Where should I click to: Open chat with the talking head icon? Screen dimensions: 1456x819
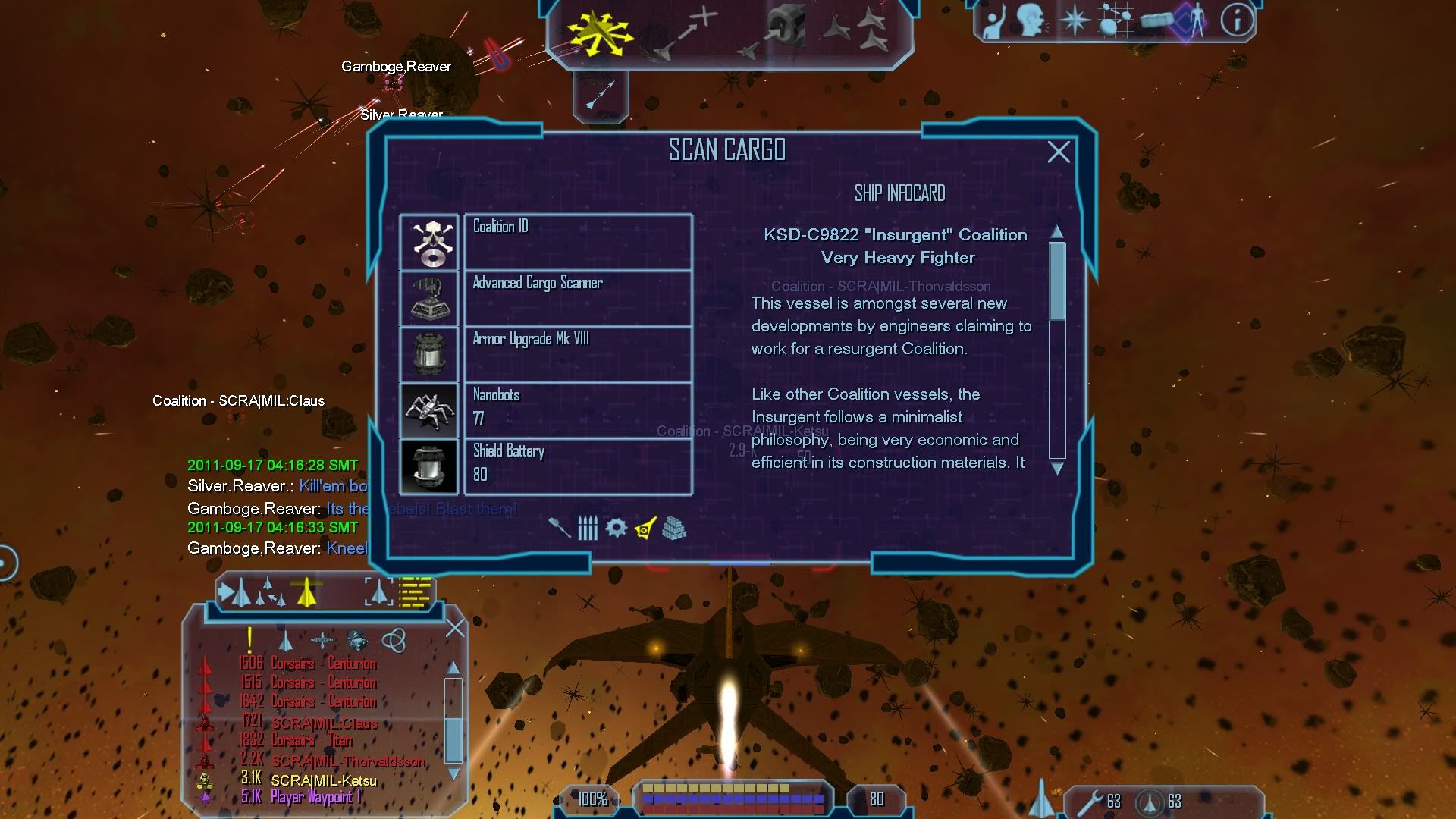click(1032, 20)
